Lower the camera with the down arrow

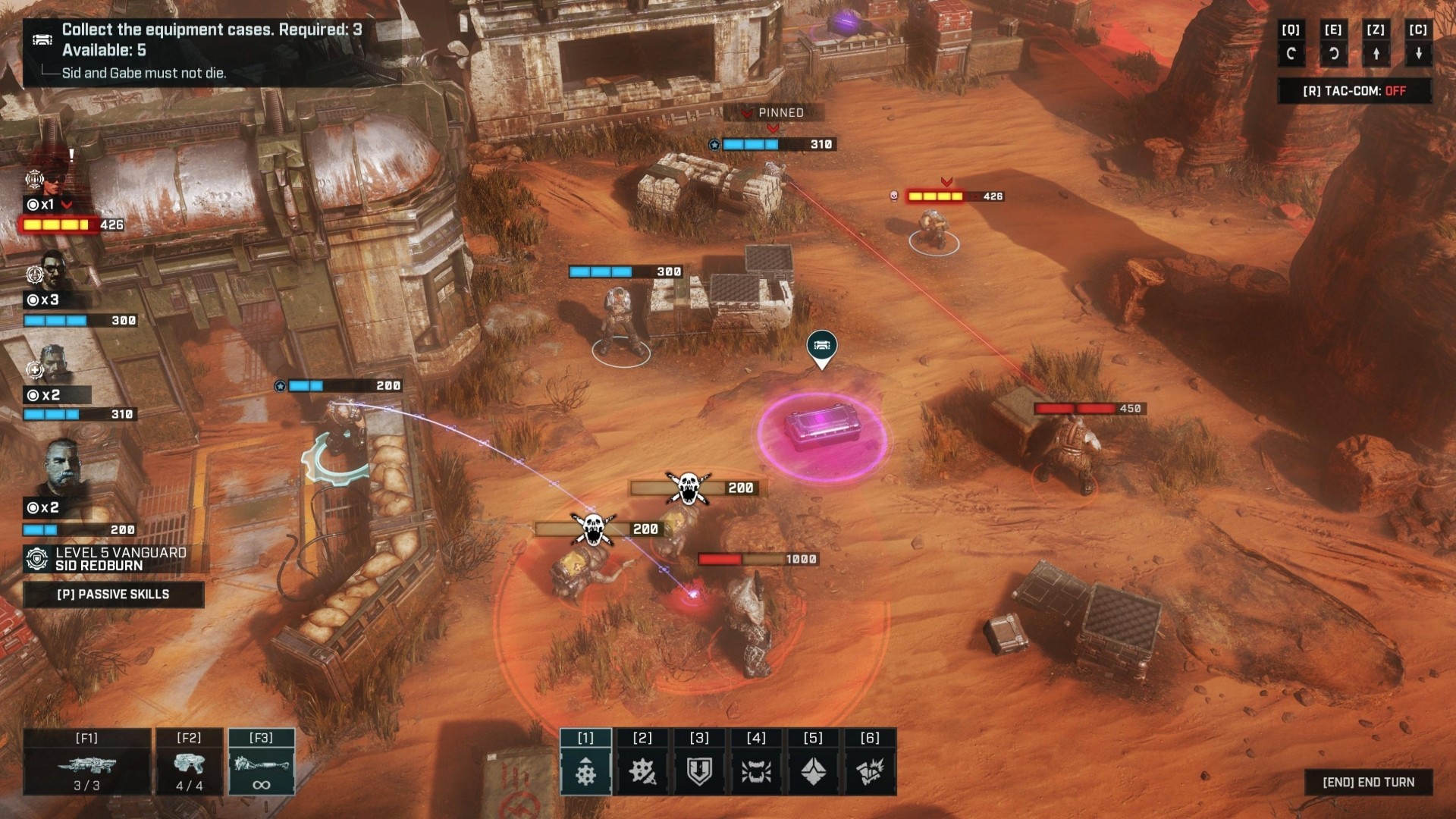[1418, 53]
